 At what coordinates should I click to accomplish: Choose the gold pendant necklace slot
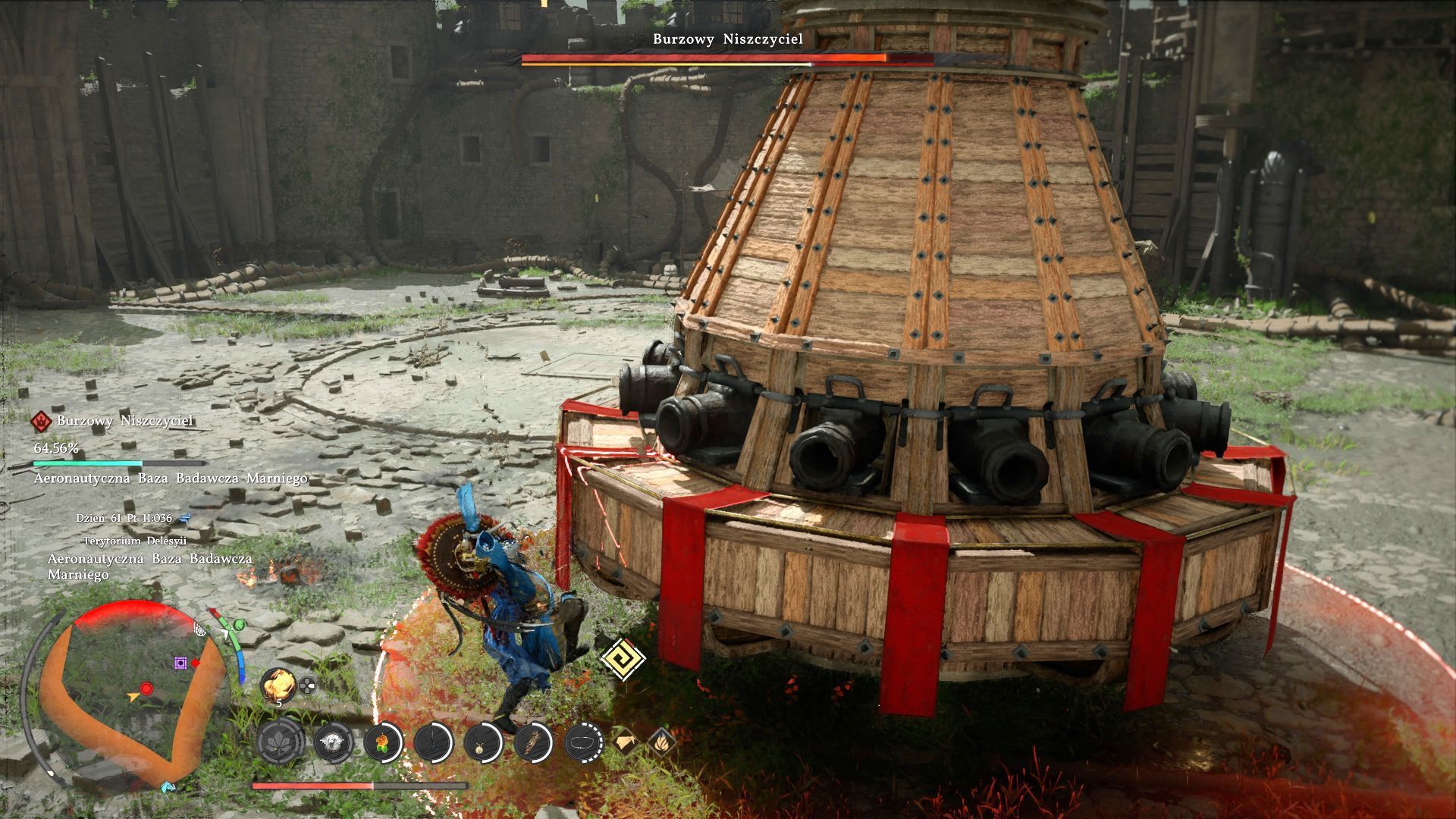coord(484,741)
